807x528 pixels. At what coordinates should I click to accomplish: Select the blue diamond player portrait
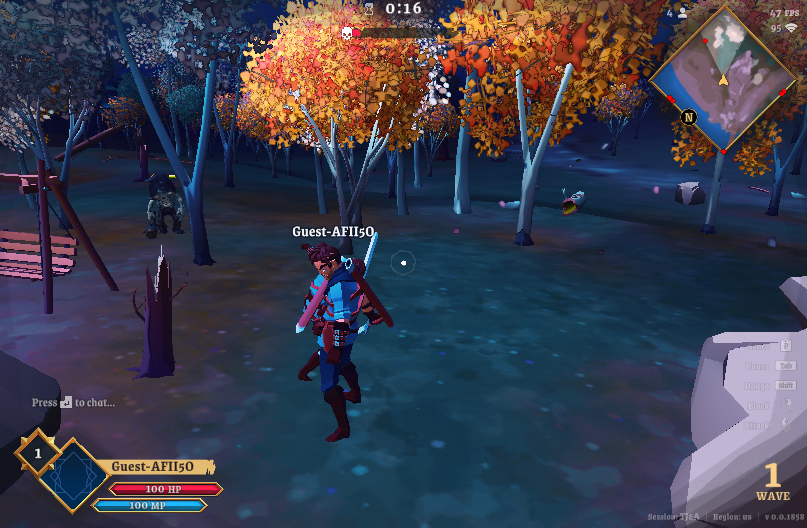(71, 476)
